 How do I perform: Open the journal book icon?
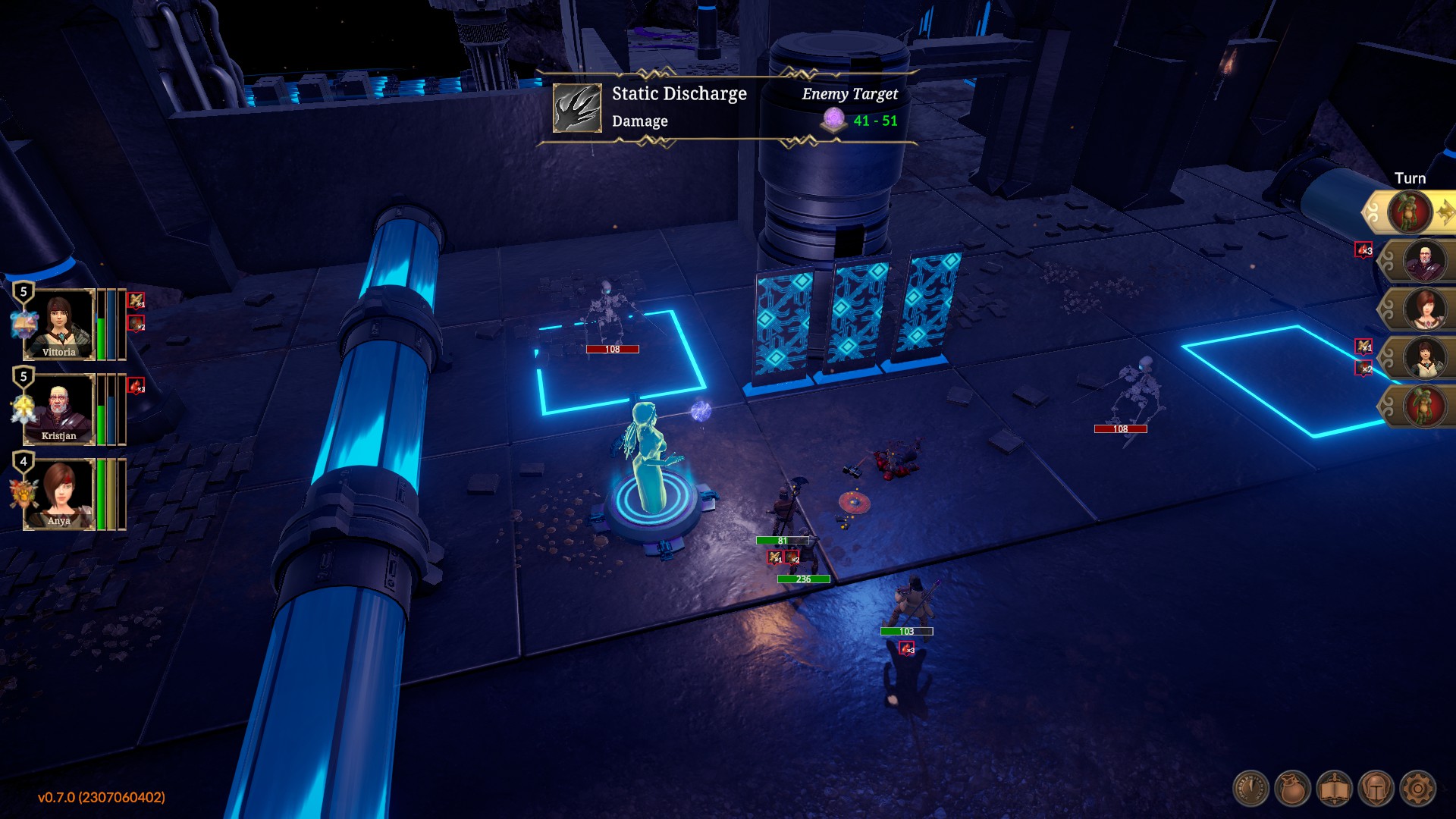point(1335,789)
